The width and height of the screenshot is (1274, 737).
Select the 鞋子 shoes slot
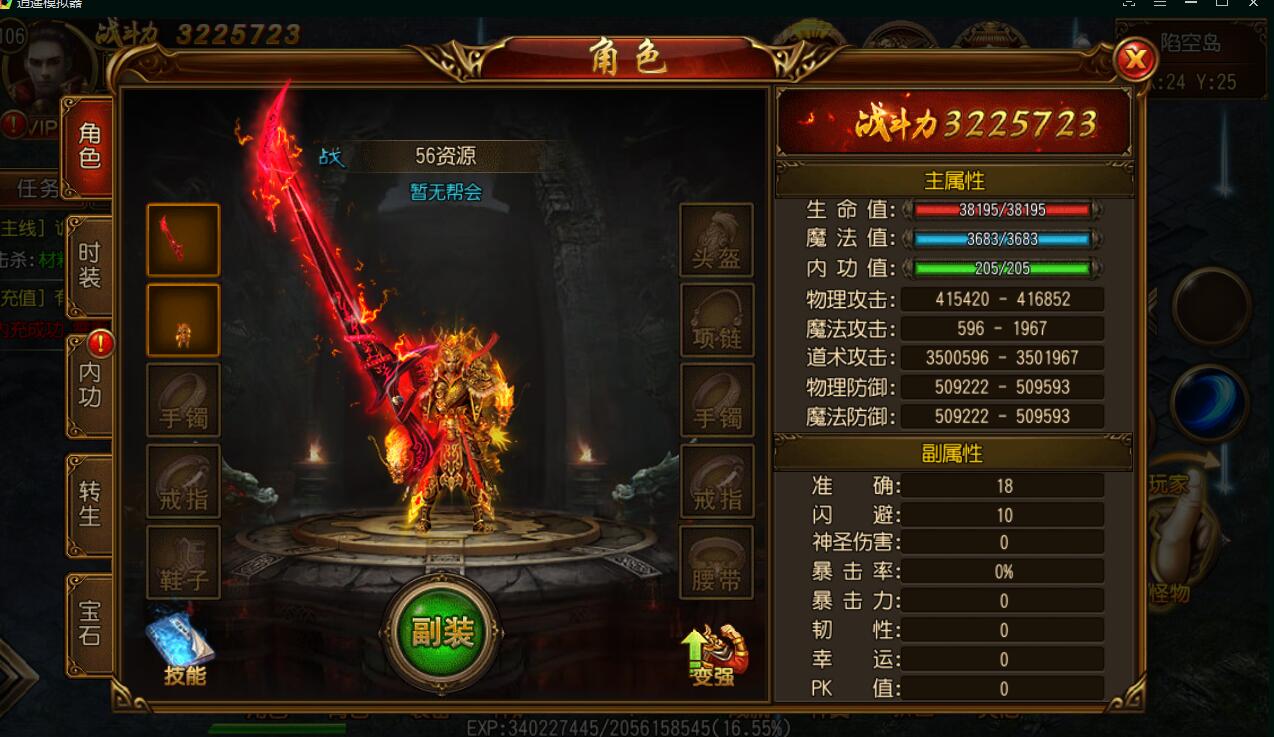tap(183, 562)
